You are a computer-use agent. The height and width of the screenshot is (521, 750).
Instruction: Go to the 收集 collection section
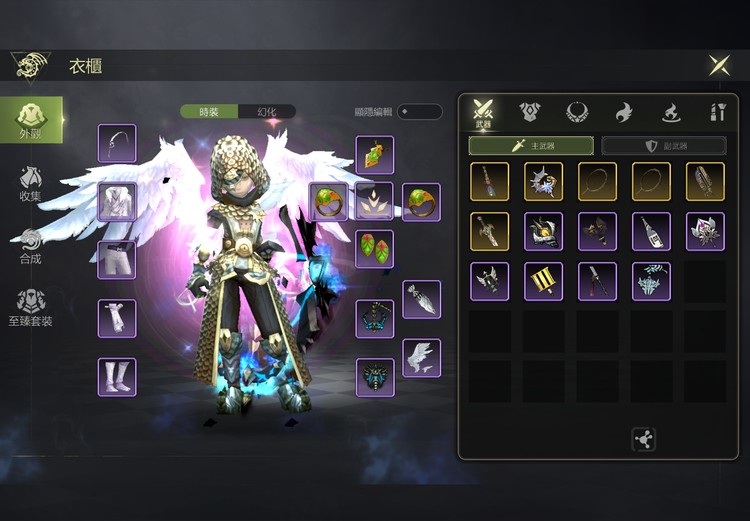pyautogui.click(x=31, y=183)
